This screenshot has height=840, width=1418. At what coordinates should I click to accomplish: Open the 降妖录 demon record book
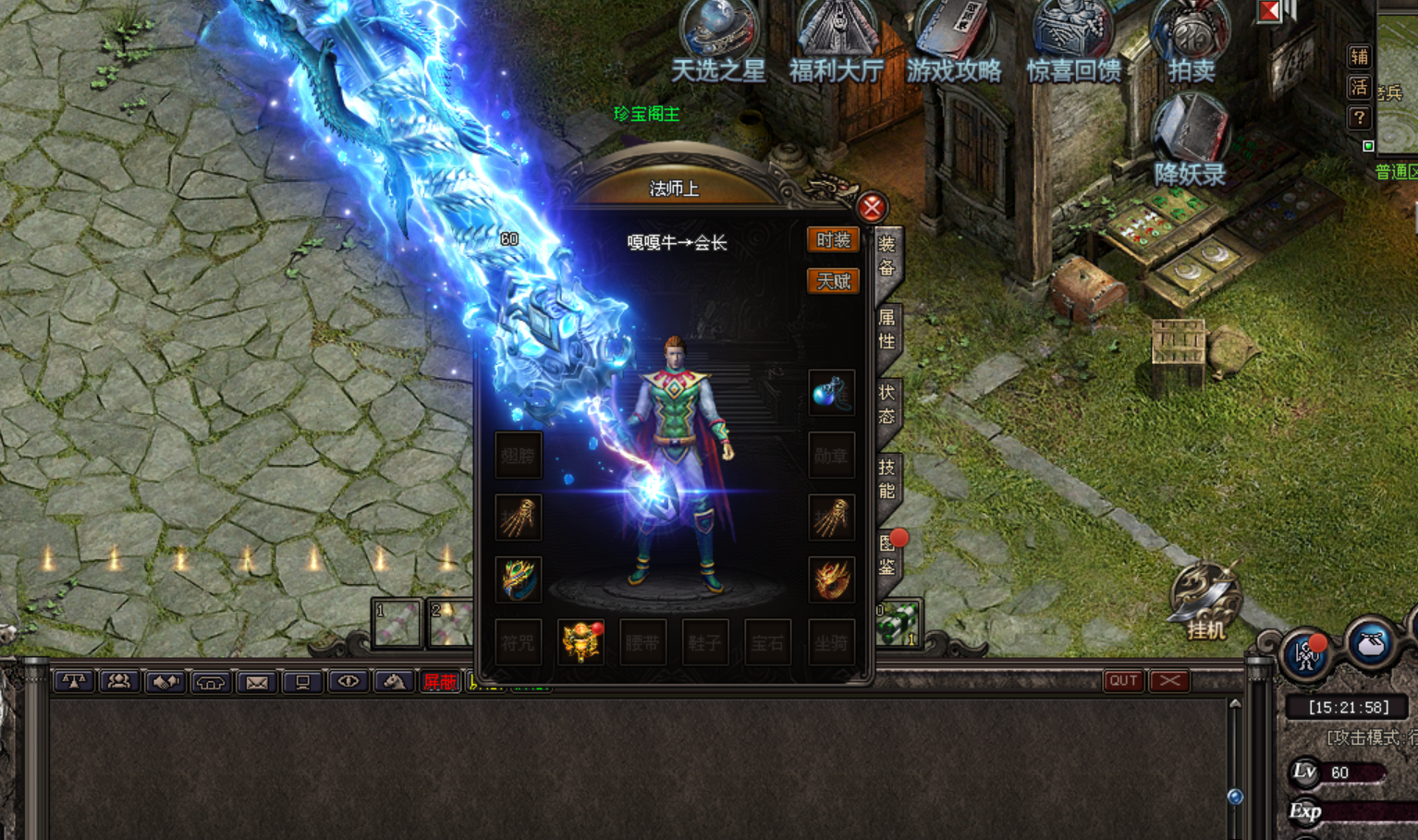pos(1190,143)
